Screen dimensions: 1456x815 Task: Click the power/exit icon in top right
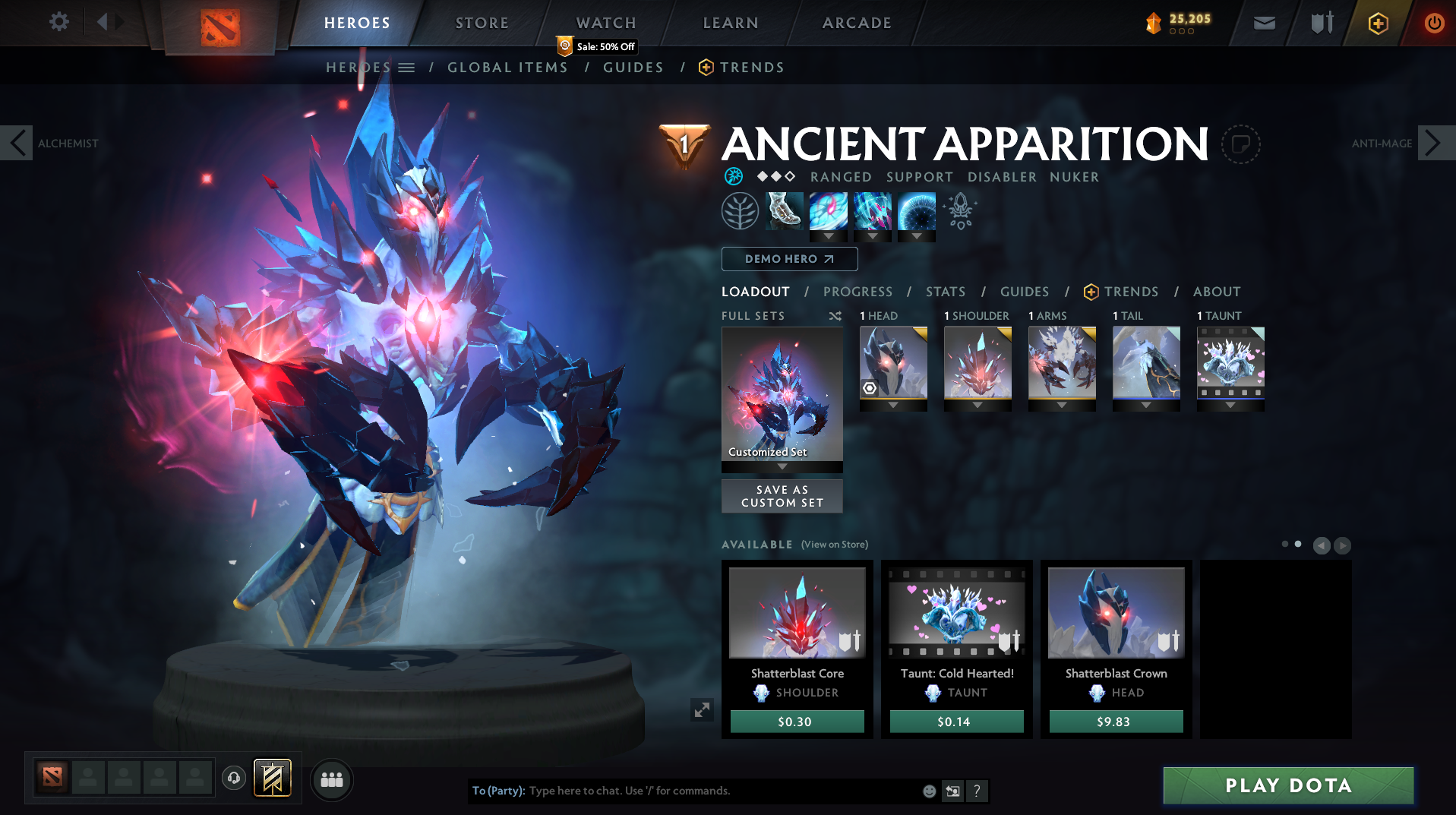point(1434,23)
